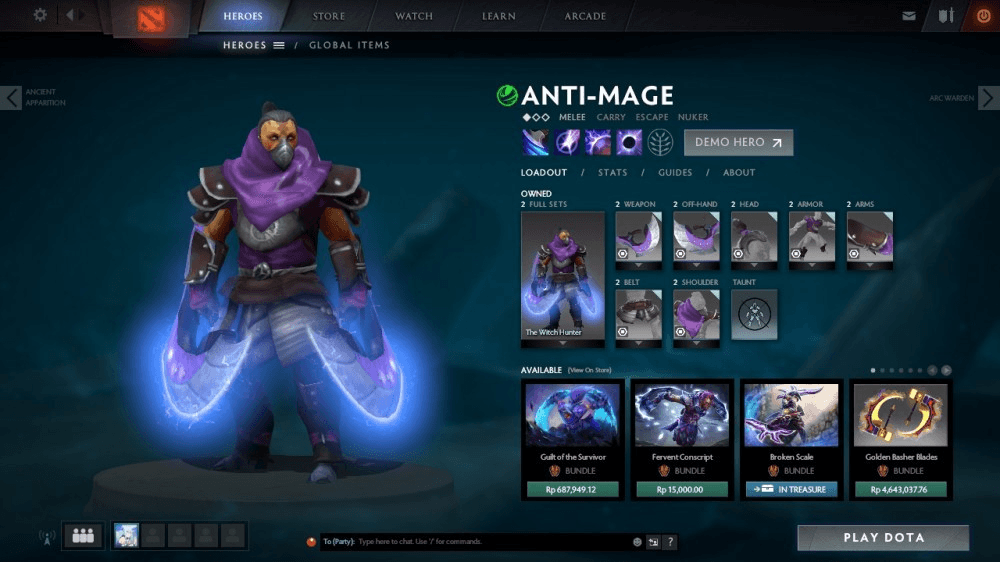This screenshot has width=1000, height=562.
Task: Go to the Arcade tab
Action: (x=585, y=16)
